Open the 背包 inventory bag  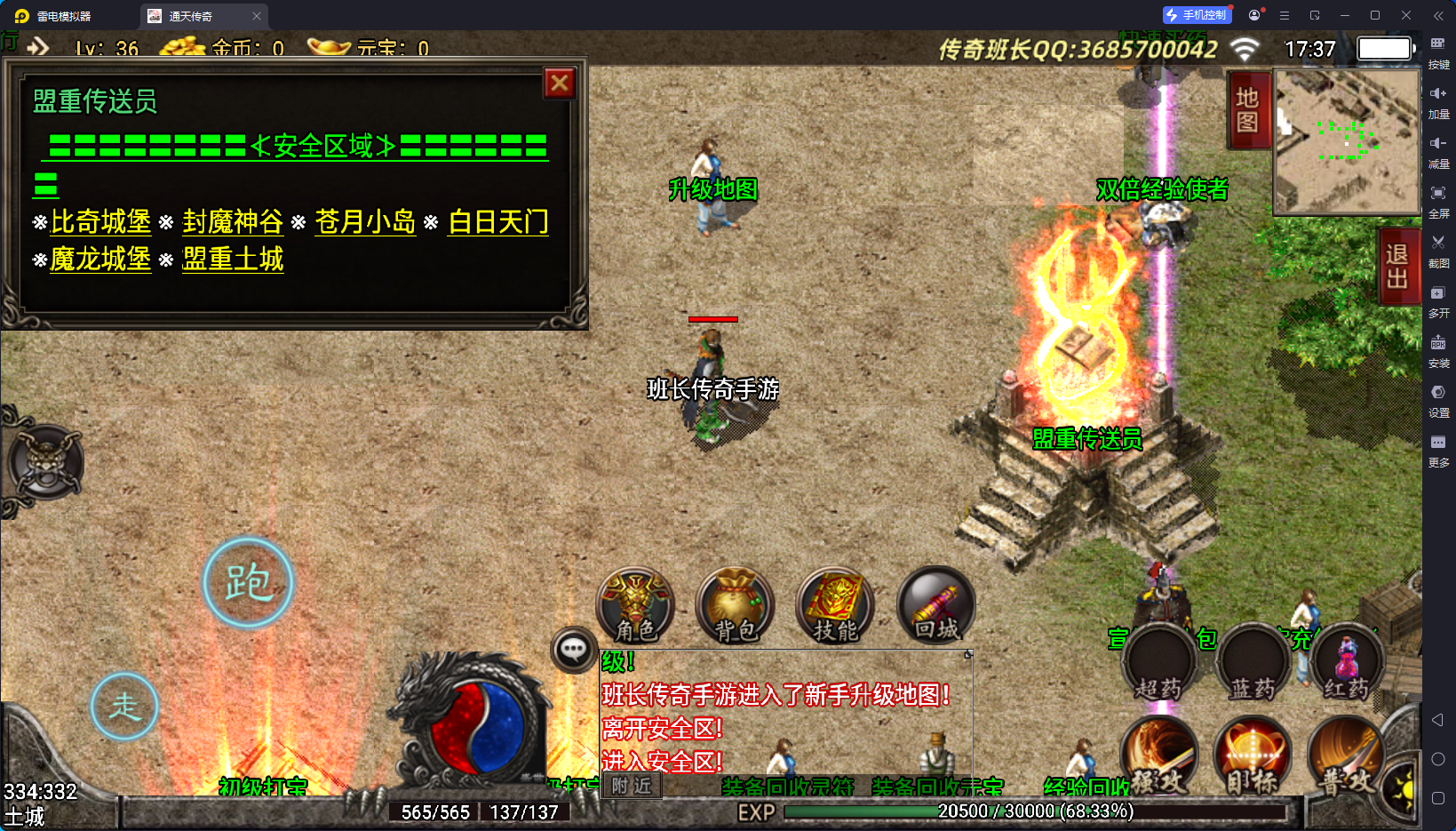[736, 606]
